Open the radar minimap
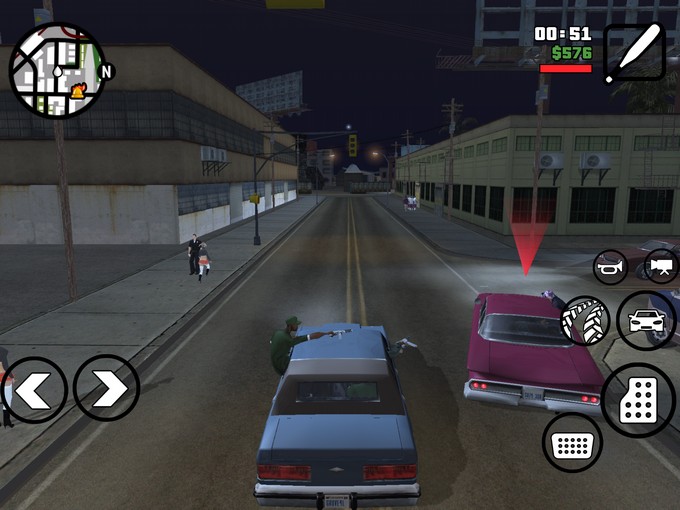 click(x=57, y=70)
